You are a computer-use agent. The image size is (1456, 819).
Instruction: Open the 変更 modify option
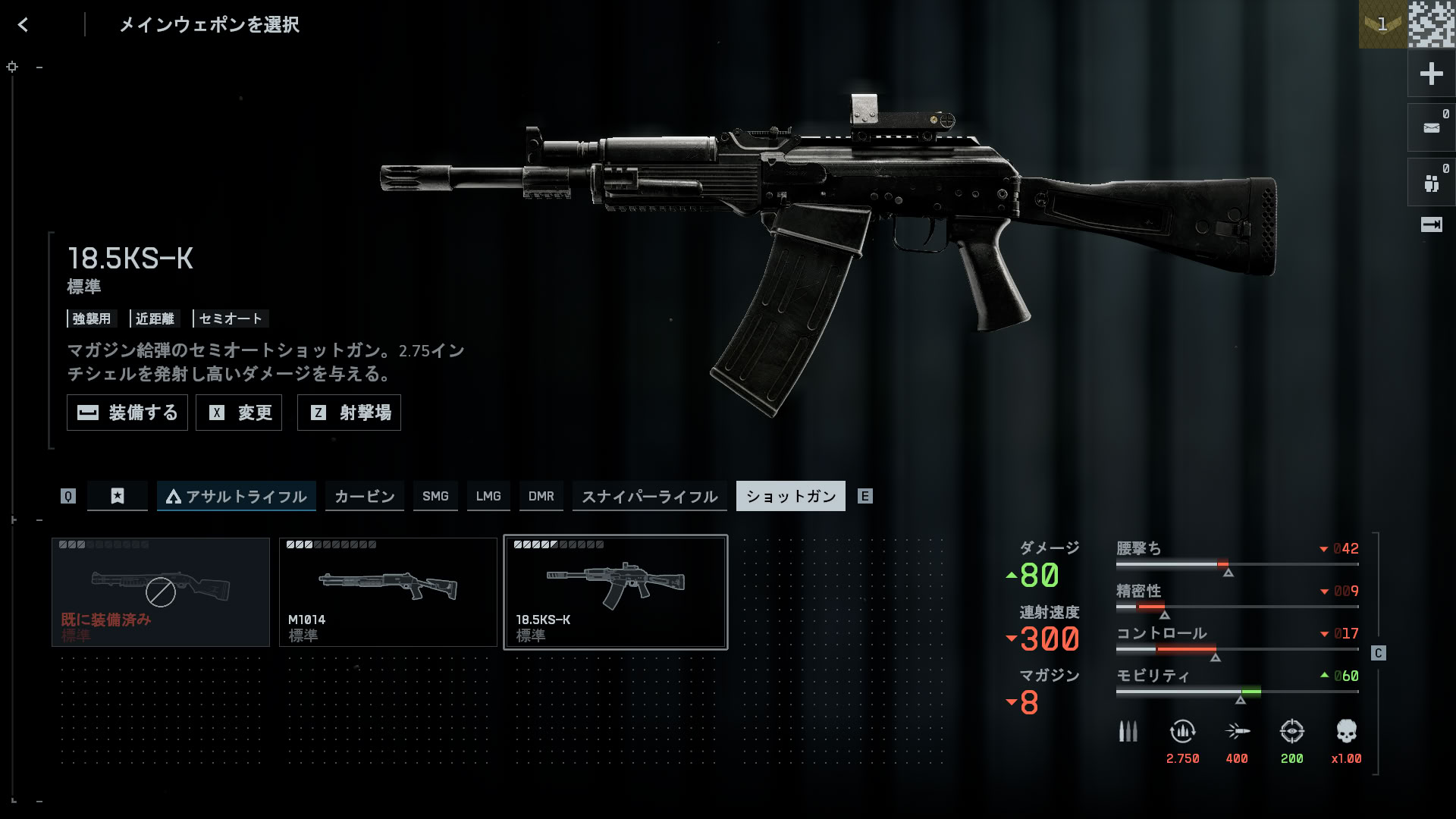pos(239,413)
